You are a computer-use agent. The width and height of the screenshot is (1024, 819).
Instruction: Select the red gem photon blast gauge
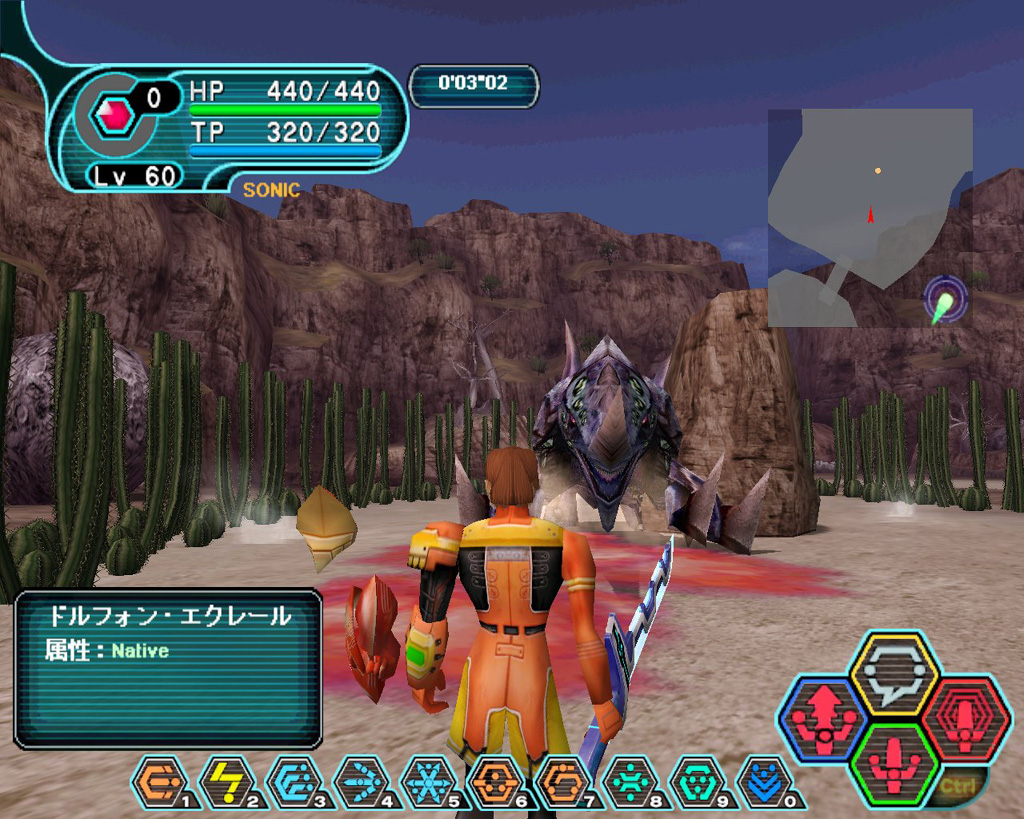(x=114, y=116)
